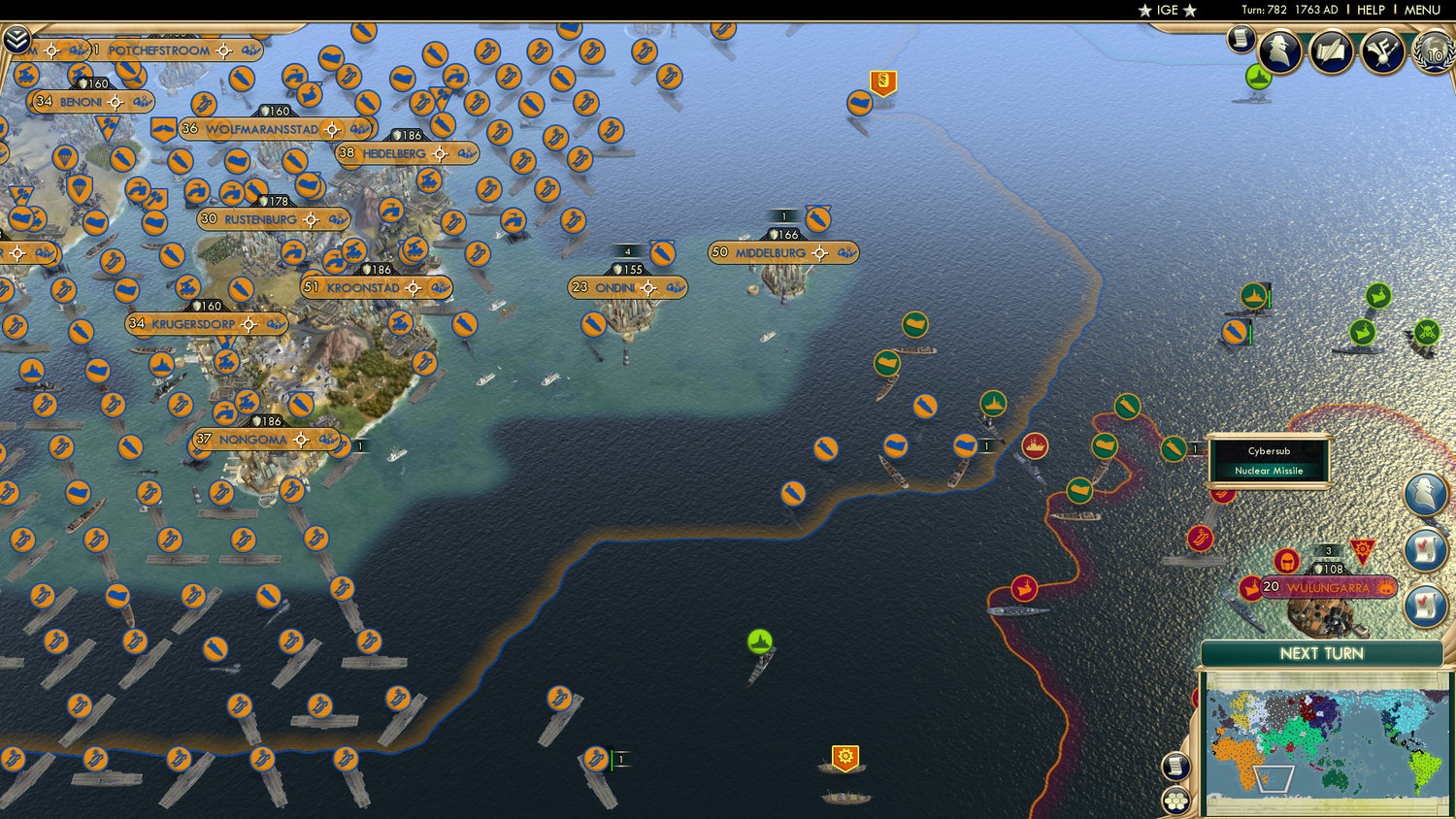Screen dimensions: 1456x819
Task: Open HELP from the top bar
Action: point(1372,10)
